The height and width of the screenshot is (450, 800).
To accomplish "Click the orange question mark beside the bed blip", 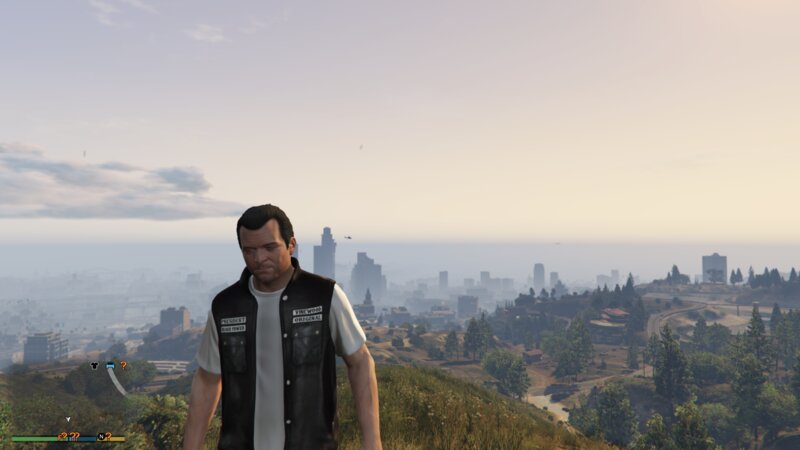I will click(123, 366).
